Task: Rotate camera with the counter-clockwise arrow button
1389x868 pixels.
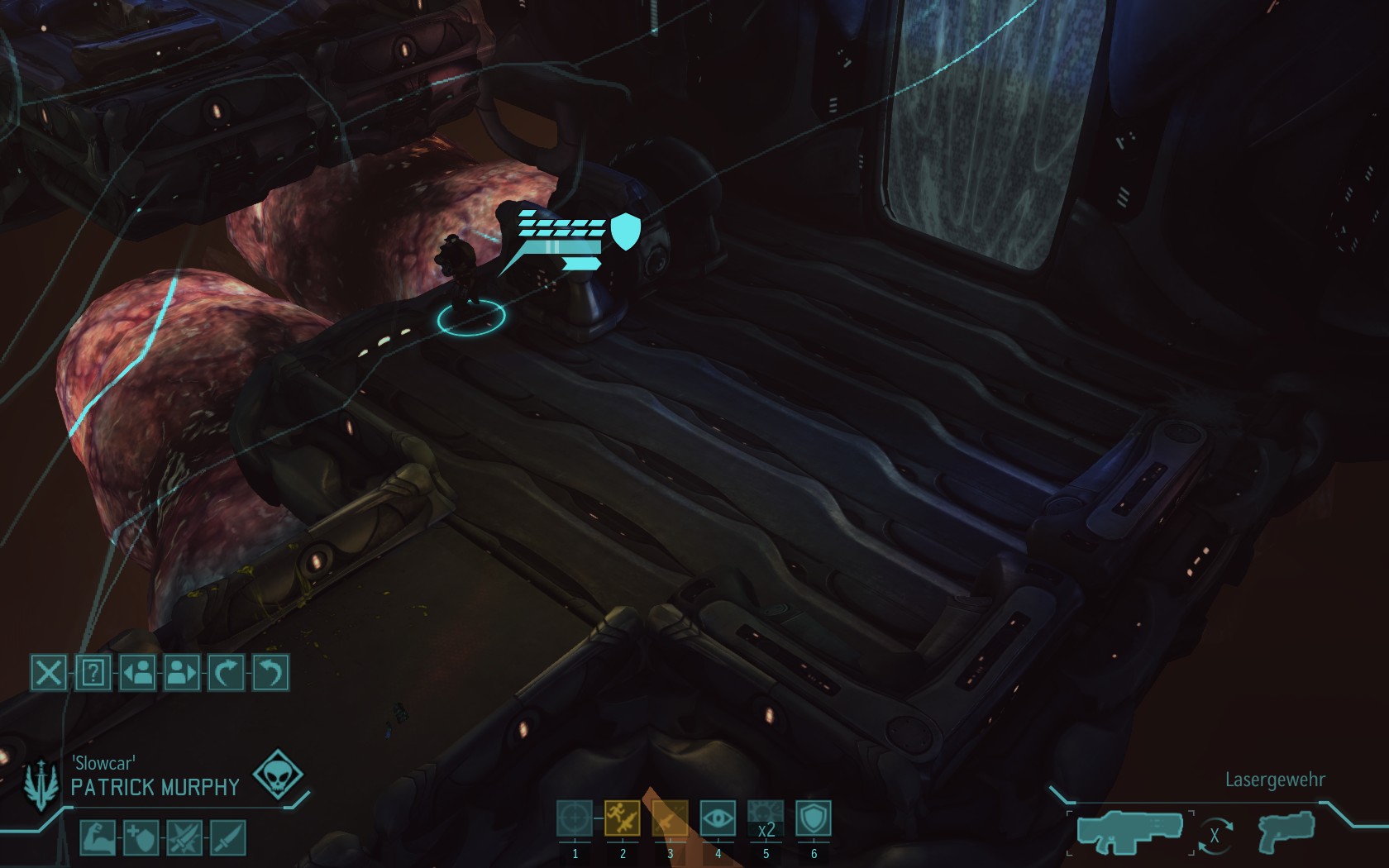Action: 270,673
